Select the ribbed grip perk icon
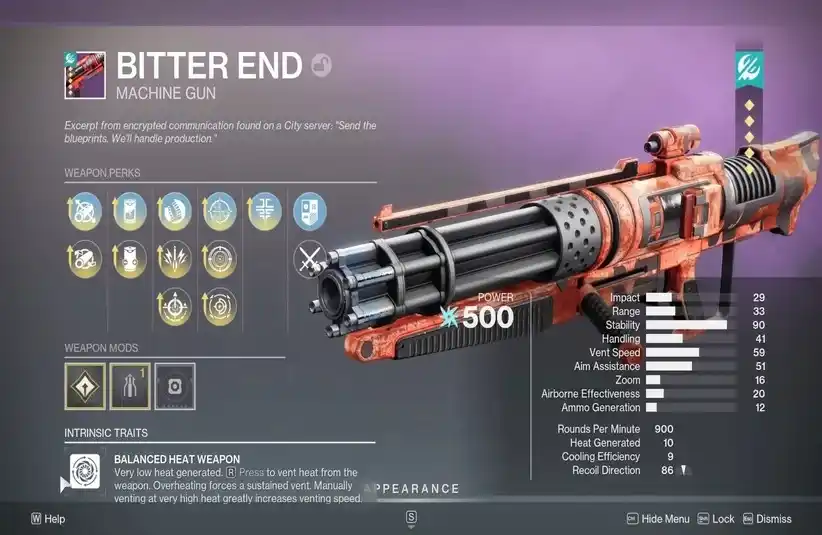The width and height of the screenshot is (822, 535). point(175,210)
